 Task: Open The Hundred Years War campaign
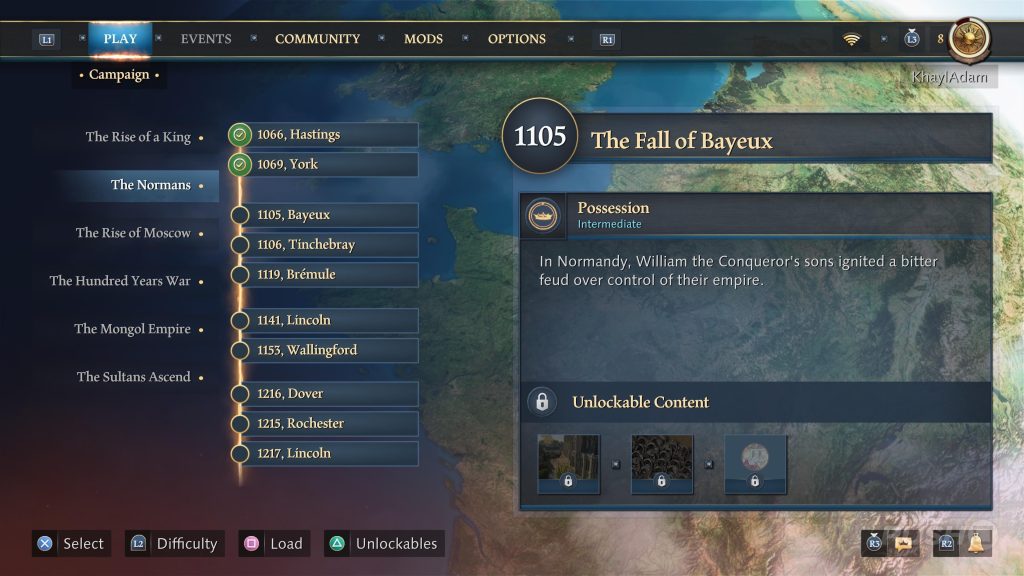pyautogui.click(x=120, y=281)
